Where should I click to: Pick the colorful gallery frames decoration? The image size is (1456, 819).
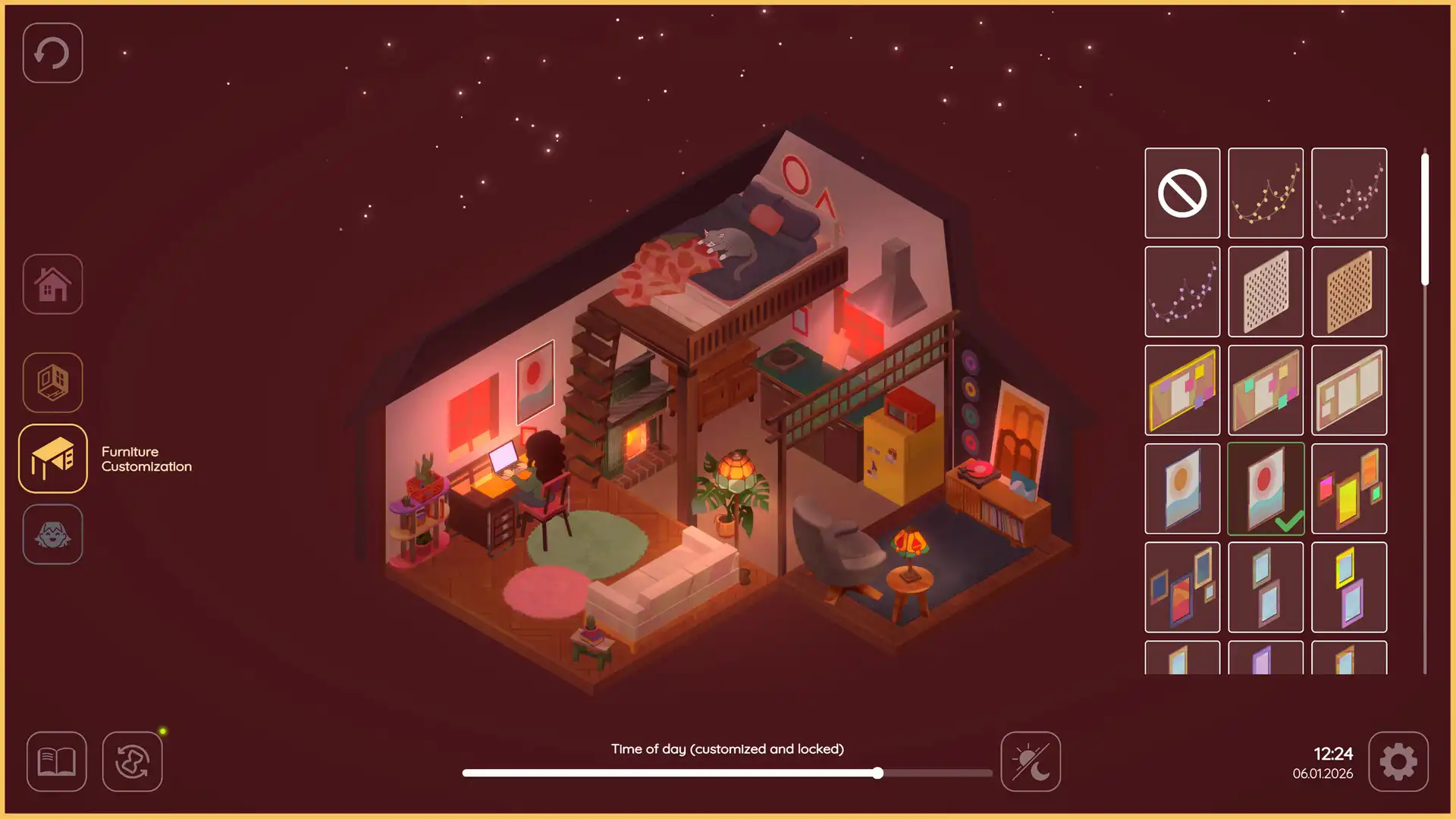1349,488
